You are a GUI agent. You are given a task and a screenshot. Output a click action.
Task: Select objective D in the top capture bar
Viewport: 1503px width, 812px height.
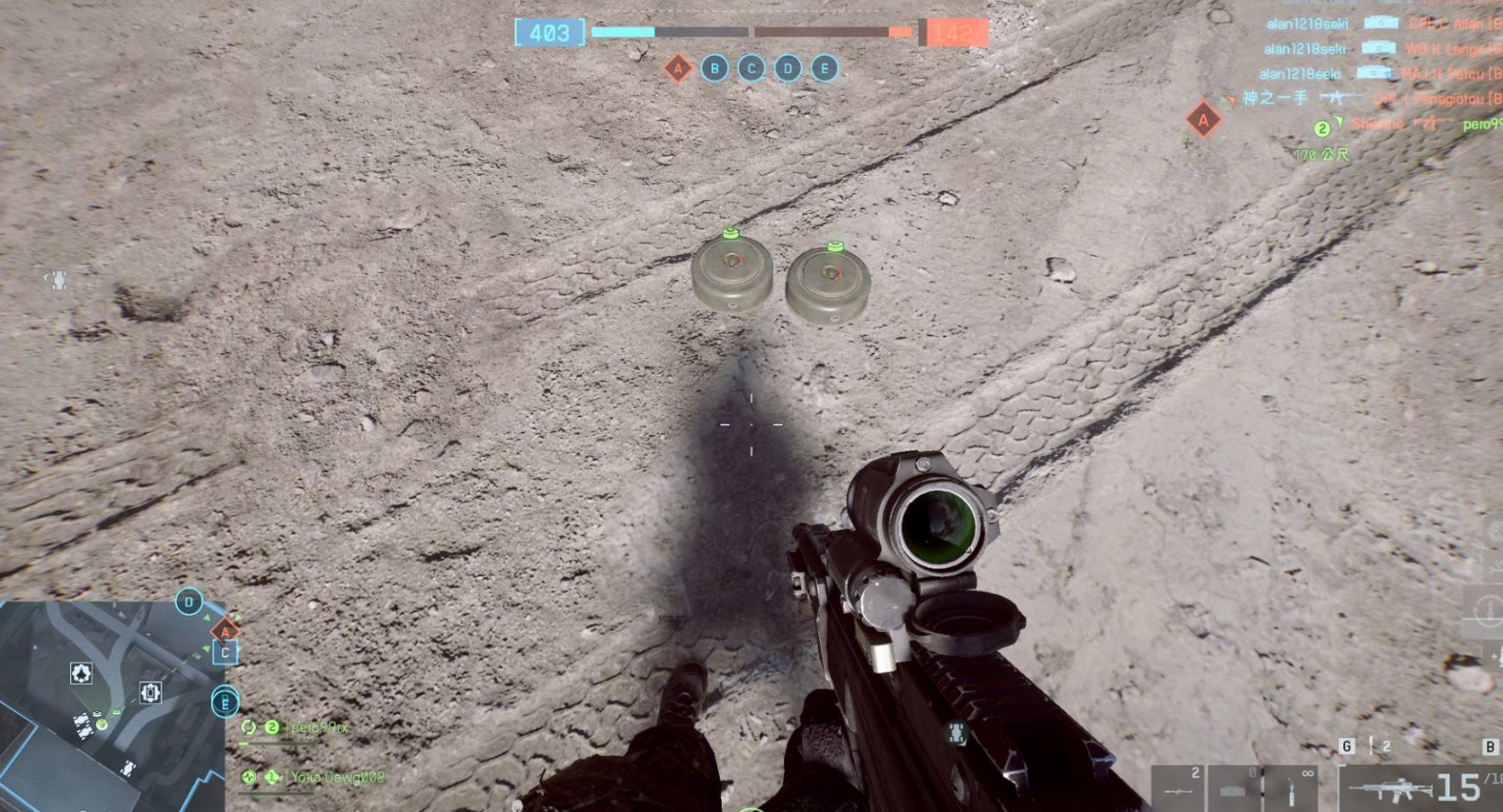[788, 68]
